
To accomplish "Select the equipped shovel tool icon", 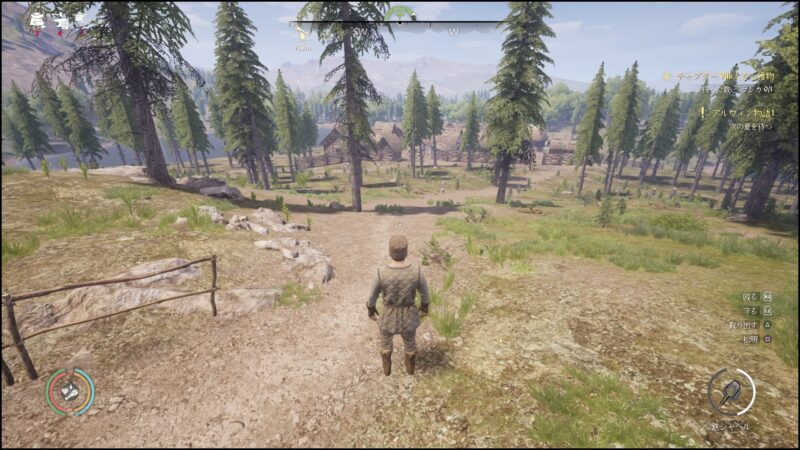I will (732, 391).
